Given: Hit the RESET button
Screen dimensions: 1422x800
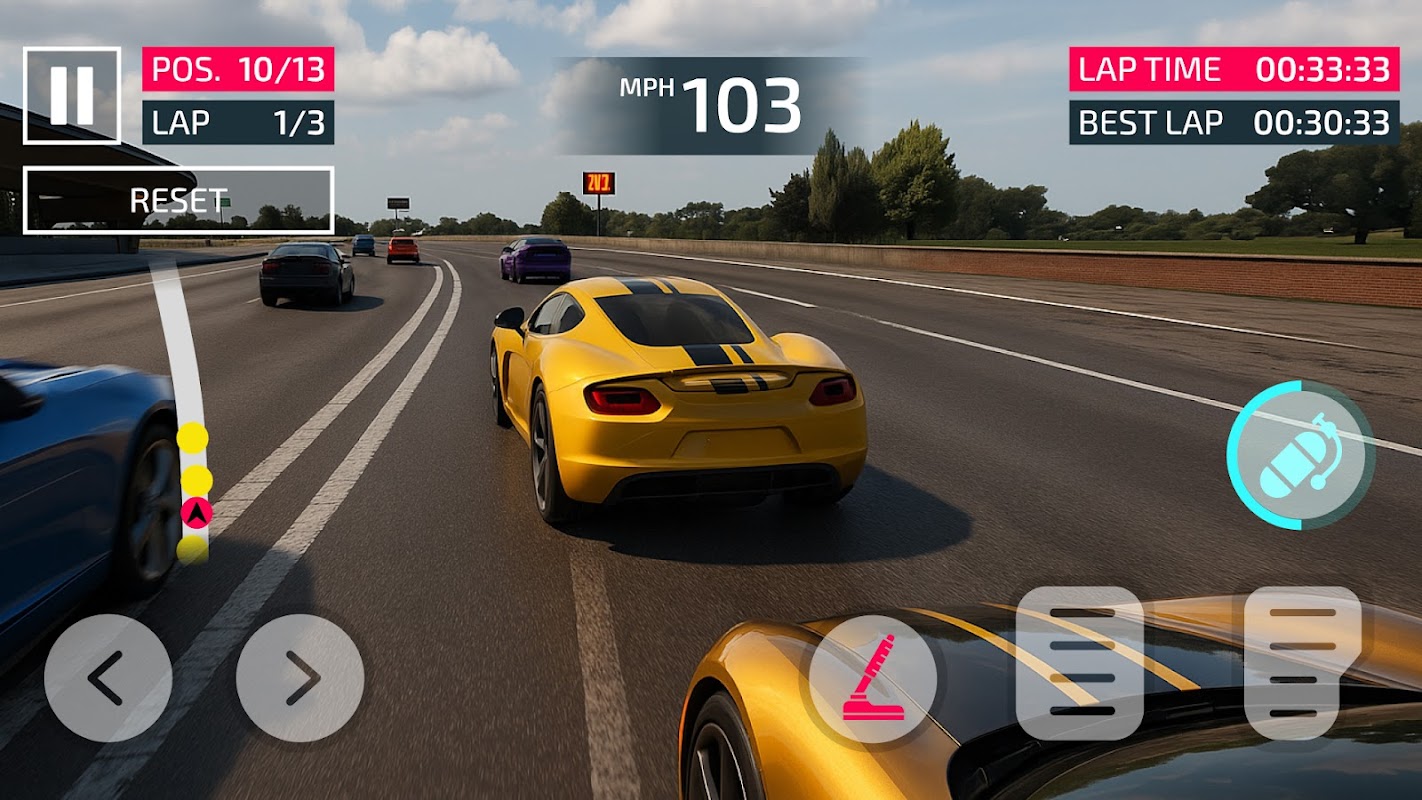Looking at the screenshot, I should pyautogui.click(x=178, y=200).
